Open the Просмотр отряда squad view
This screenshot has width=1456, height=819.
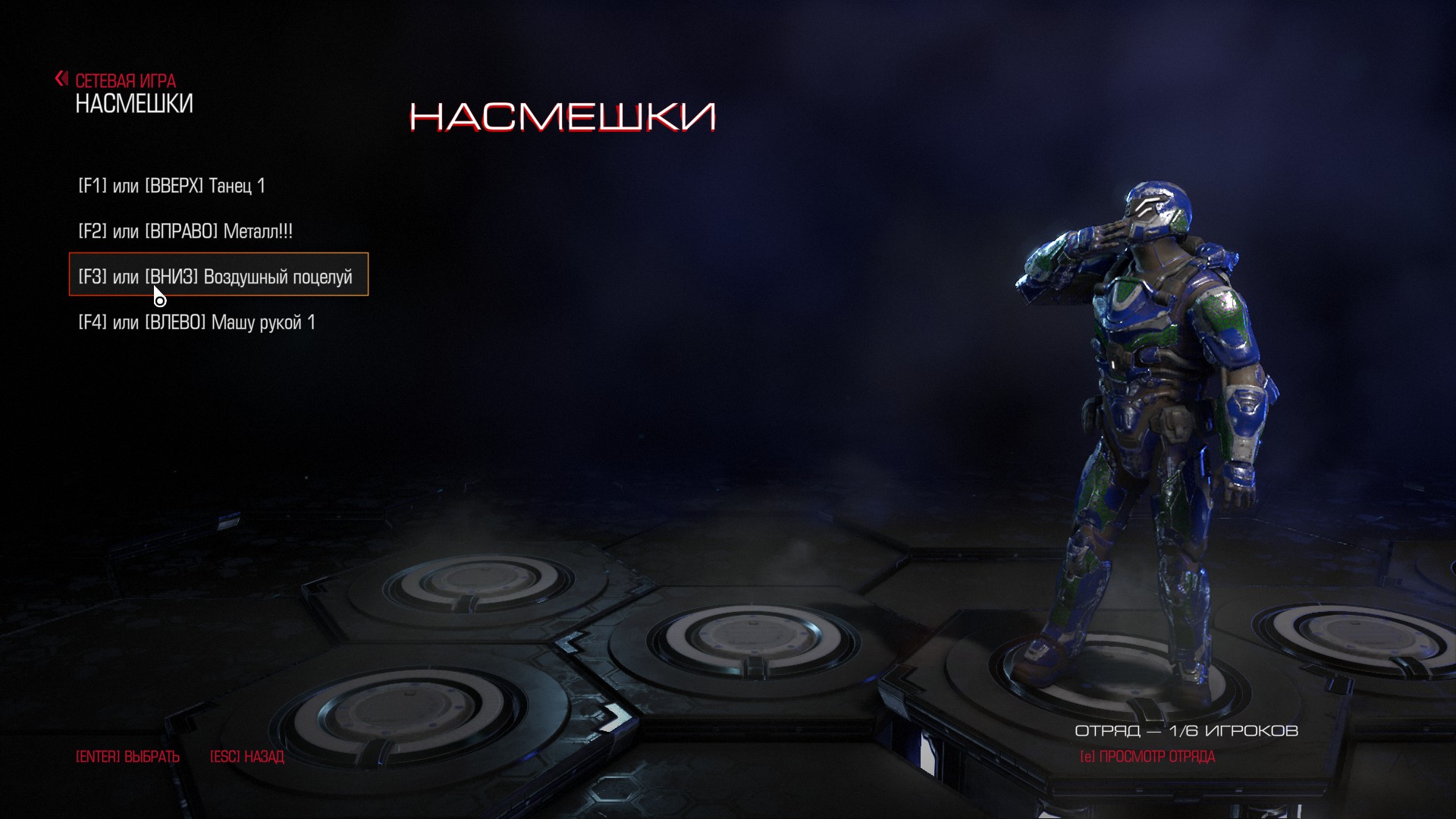[1147, 757]
